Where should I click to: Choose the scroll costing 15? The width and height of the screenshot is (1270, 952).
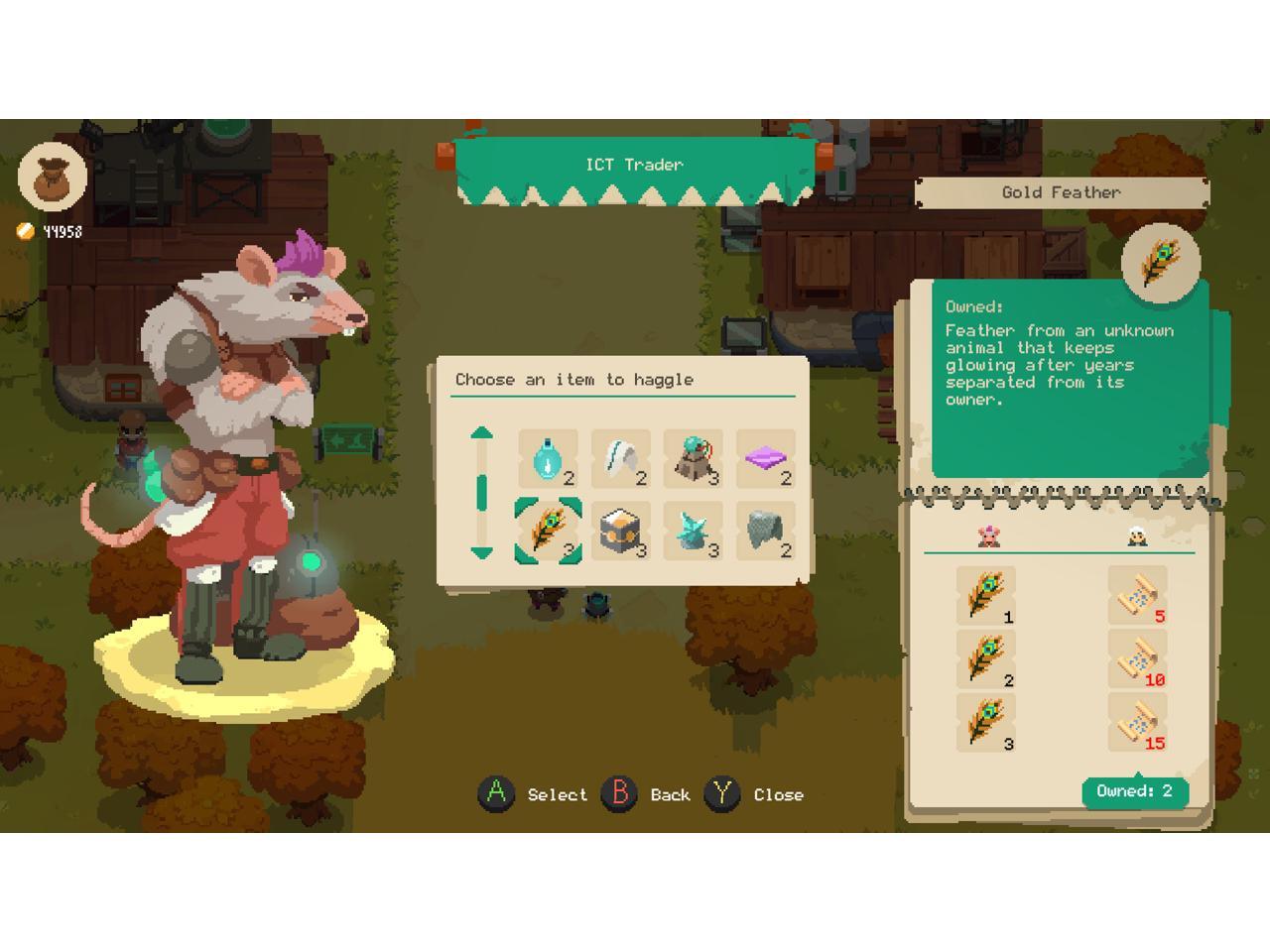1137,723
